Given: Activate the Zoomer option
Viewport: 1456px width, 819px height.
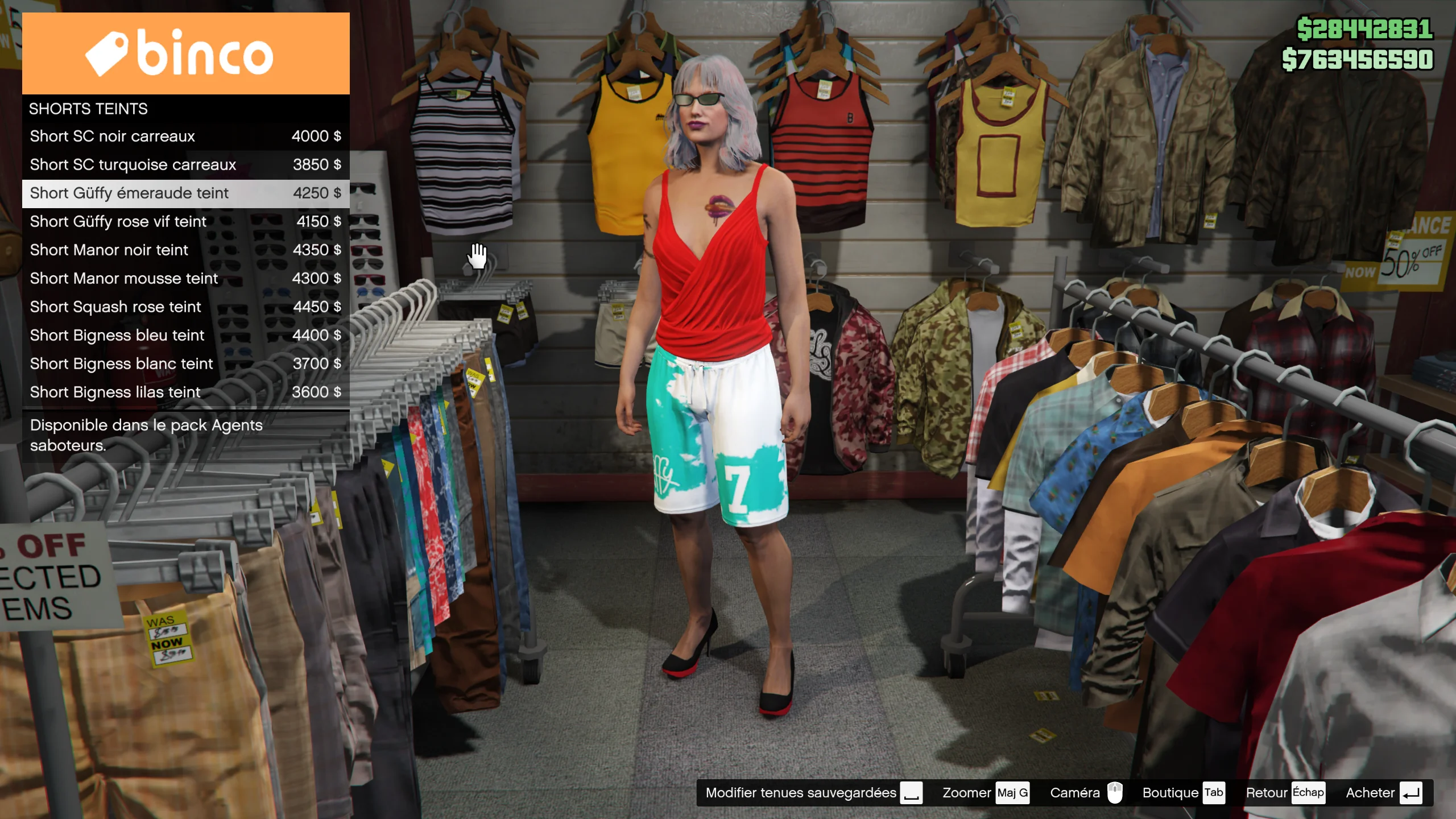Looking at the screenshot, I should 985,793.
